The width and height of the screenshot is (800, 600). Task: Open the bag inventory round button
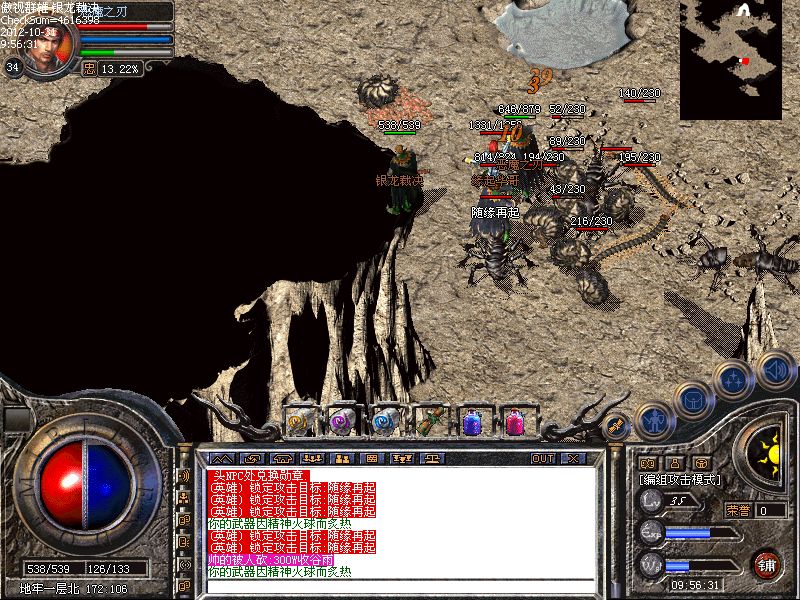pos(693,400)
